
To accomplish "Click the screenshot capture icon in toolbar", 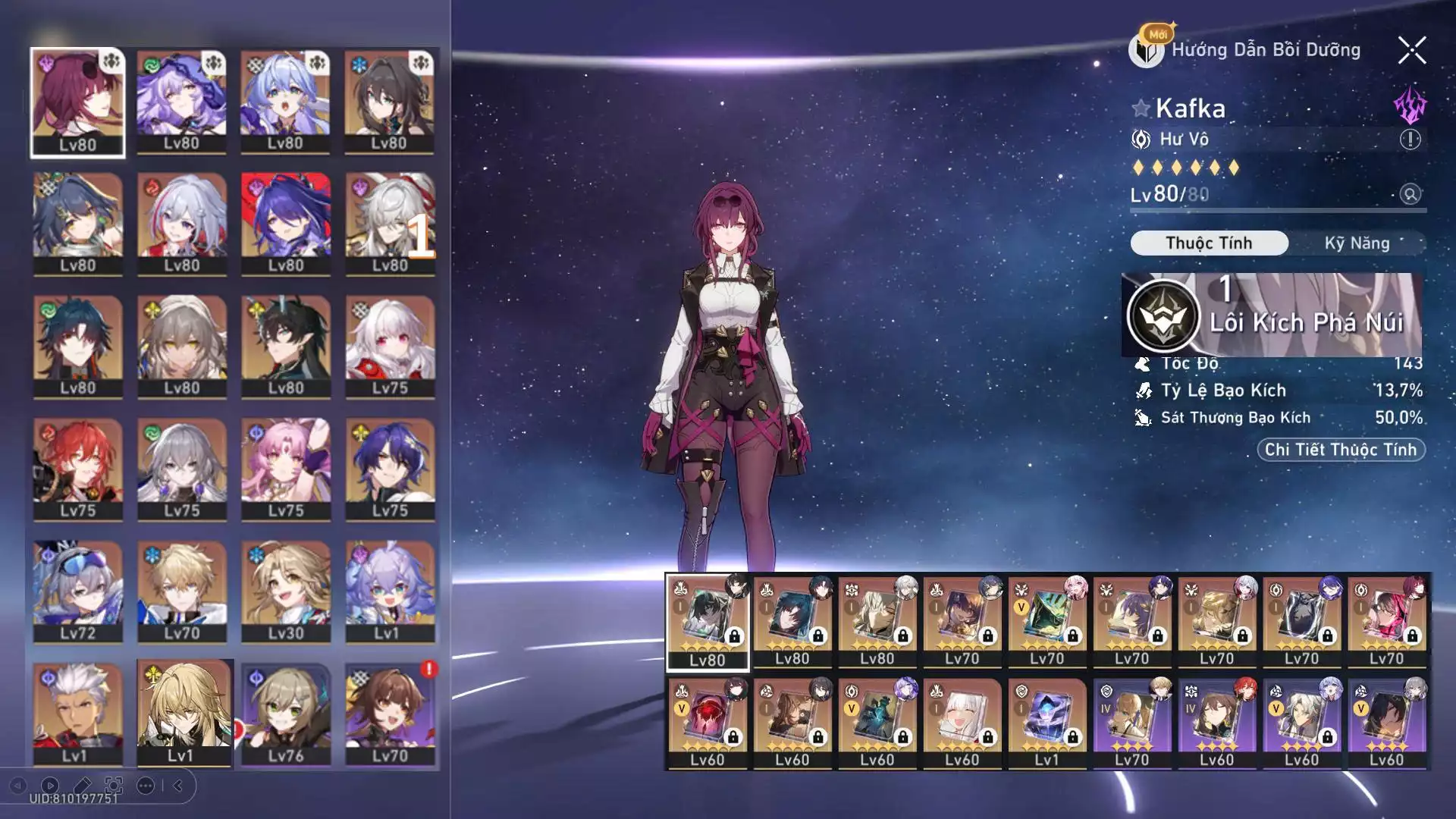I will 114,786.
